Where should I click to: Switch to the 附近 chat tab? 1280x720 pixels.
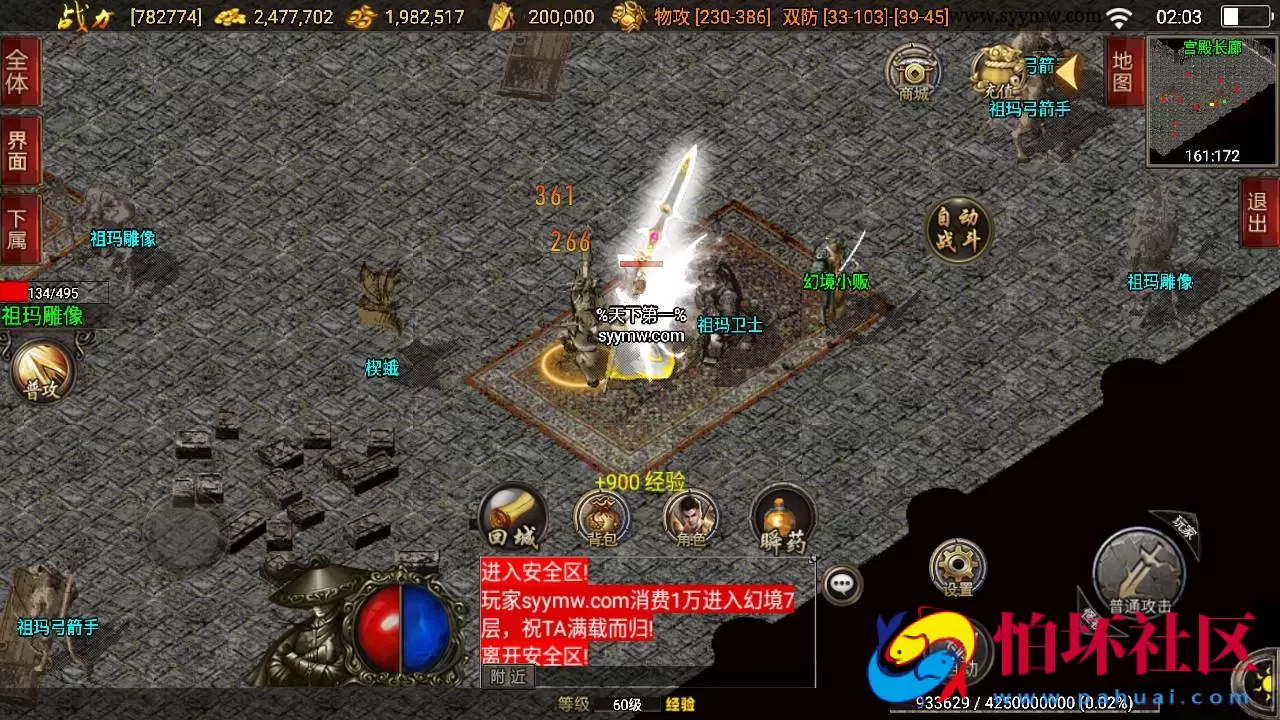pos(507,676)
